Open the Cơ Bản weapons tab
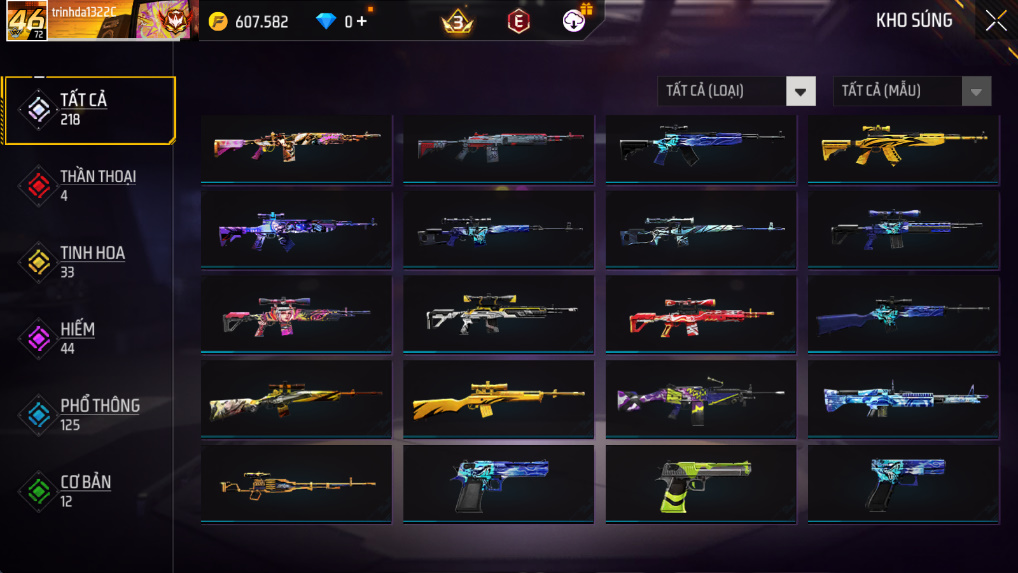The width and height of the screenshot is (1018, 573). 90,490
